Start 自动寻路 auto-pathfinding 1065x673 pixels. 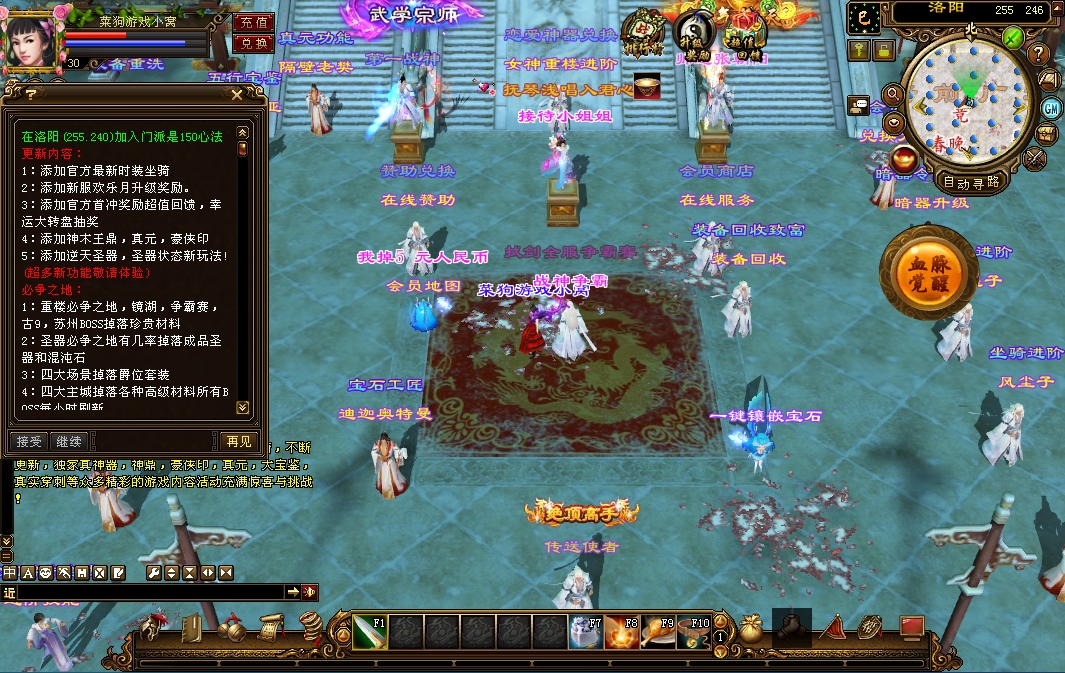(971, 182)
